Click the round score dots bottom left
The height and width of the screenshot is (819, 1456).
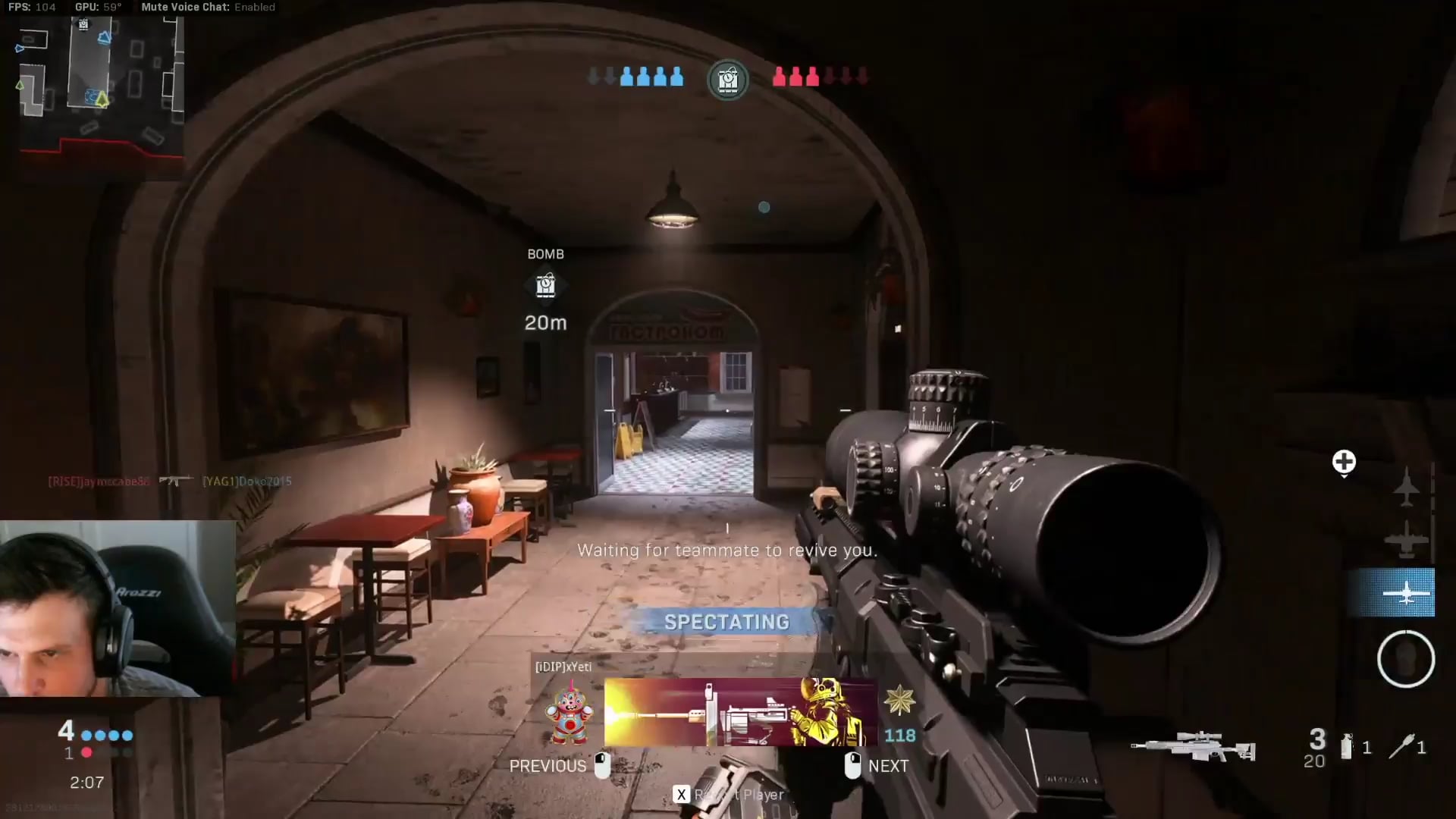pyautogui.click(x=106, y=736)
